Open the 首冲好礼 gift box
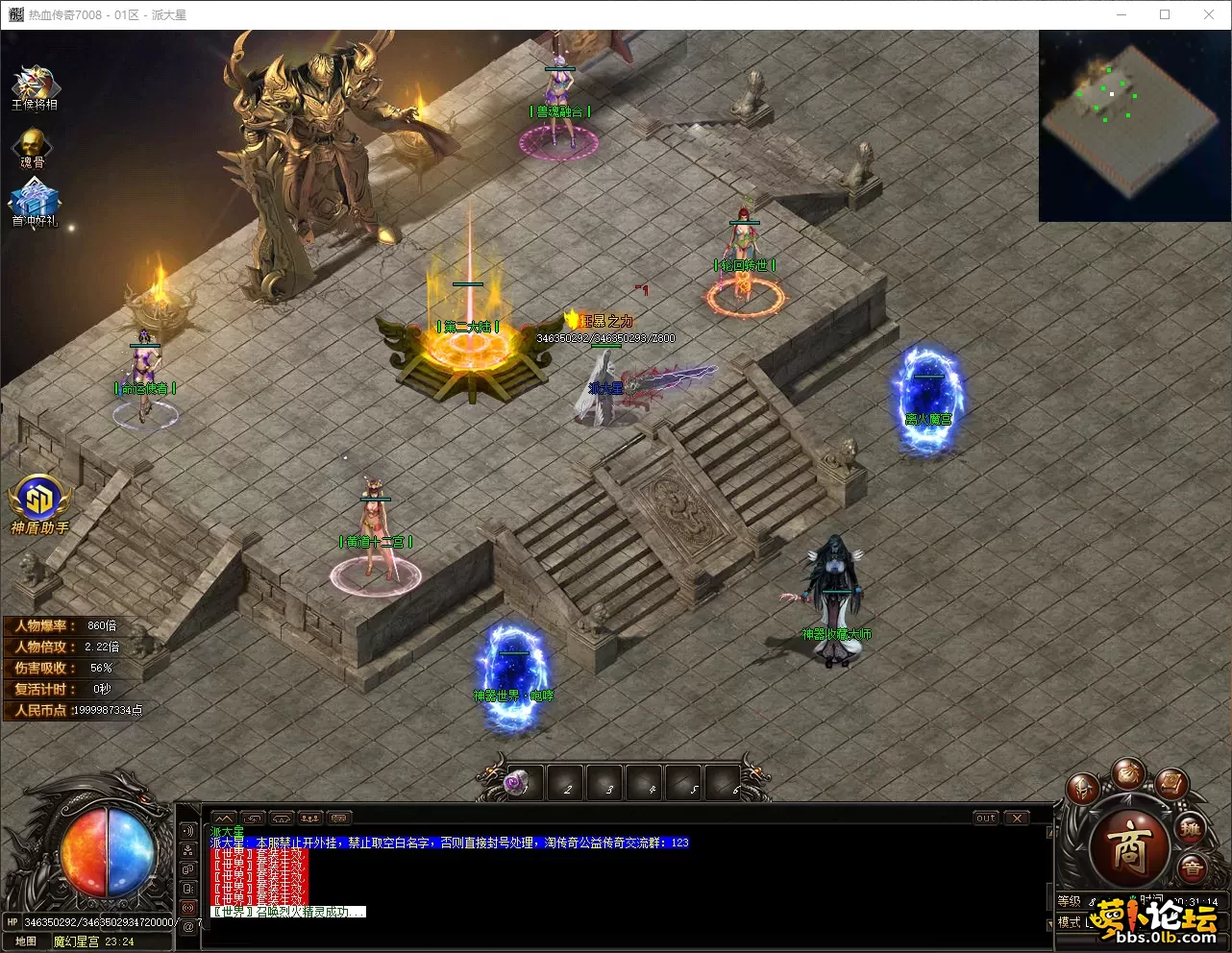This screenshot has height=953, width=1232. (35, 203)
